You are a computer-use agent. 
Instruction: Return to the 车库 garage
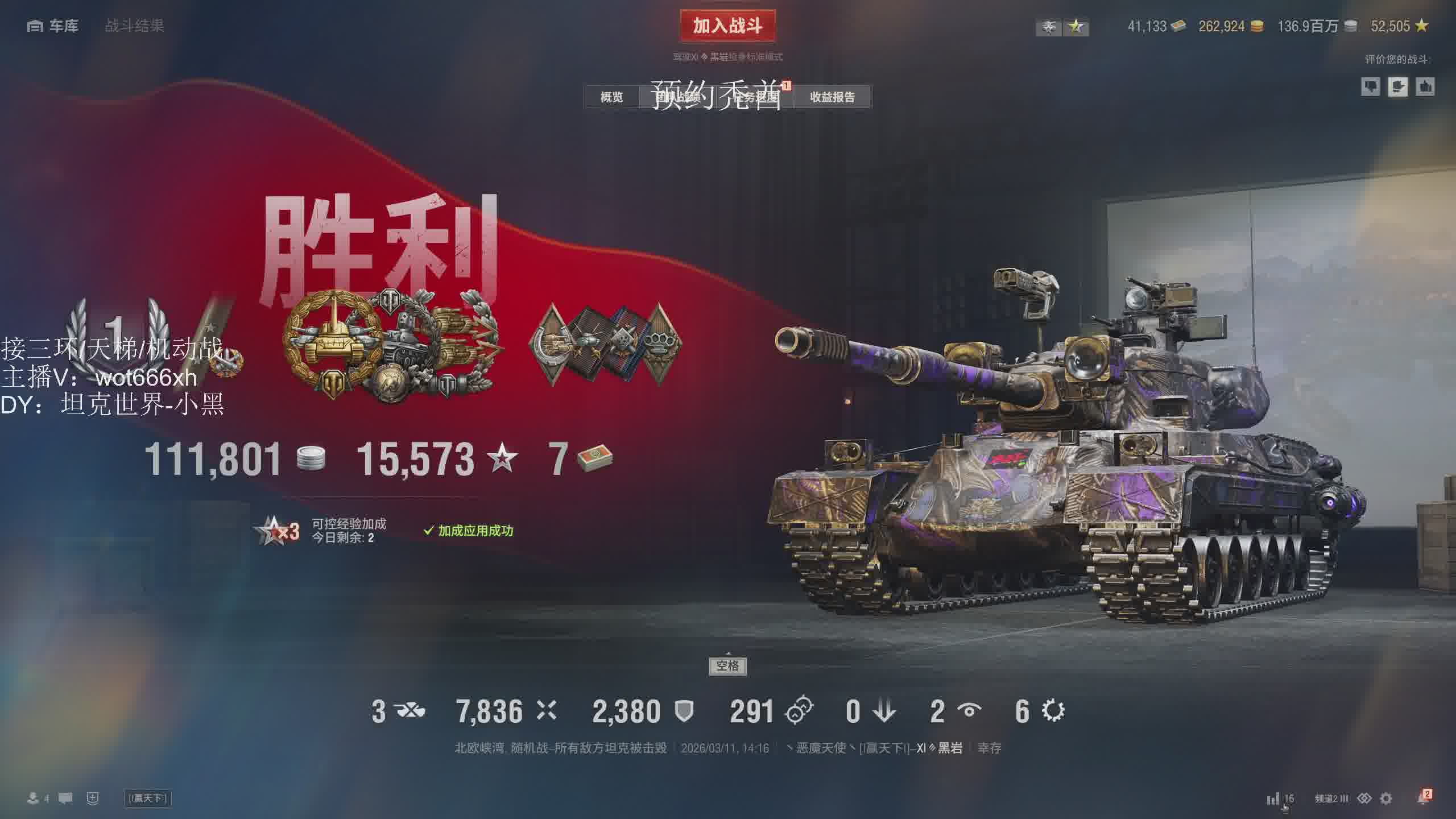click(53, 26)
